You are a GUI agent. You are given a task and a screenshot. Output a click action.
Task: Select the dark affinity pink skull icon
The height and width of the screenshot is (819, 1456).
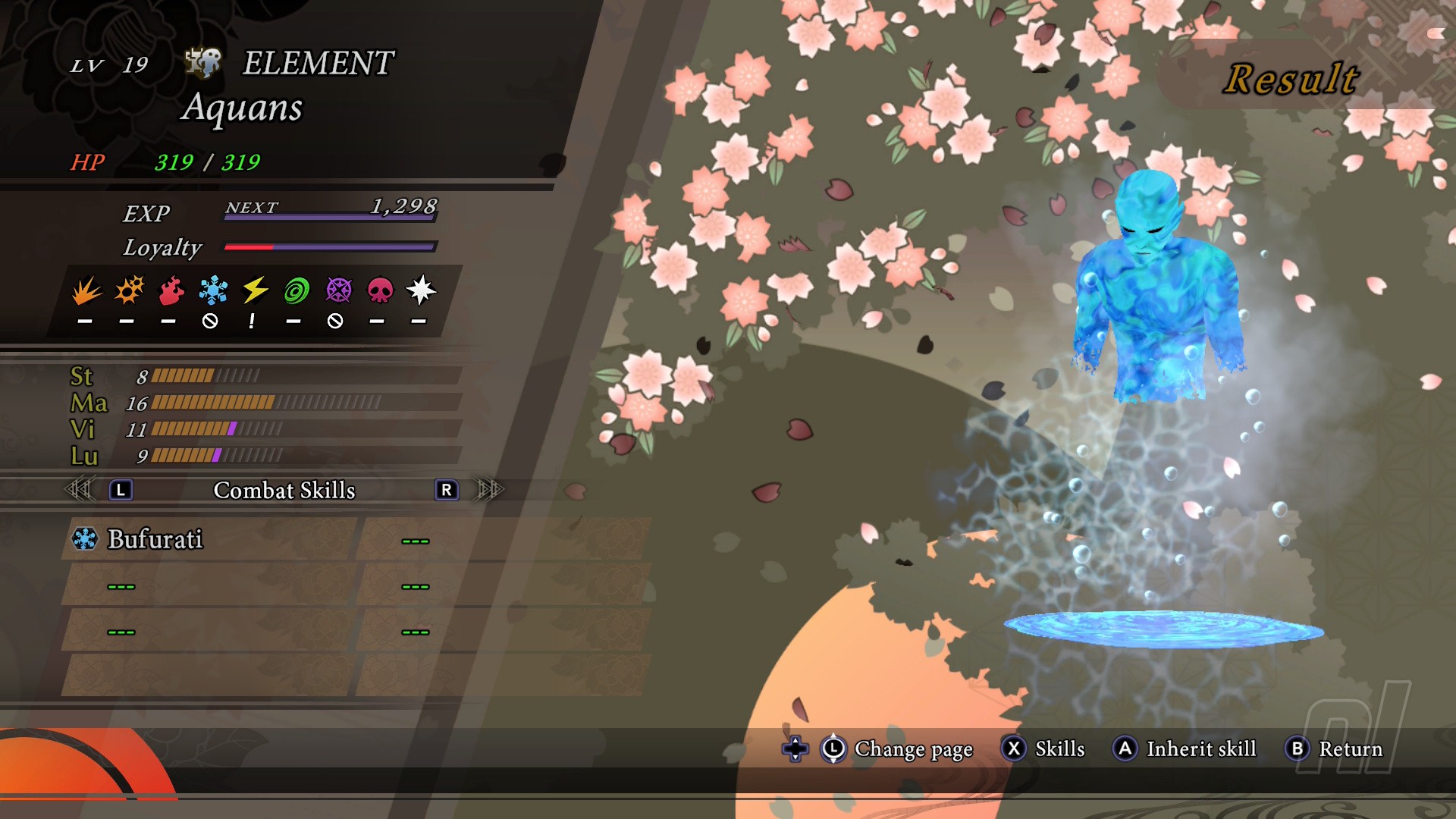click(380, 290)
